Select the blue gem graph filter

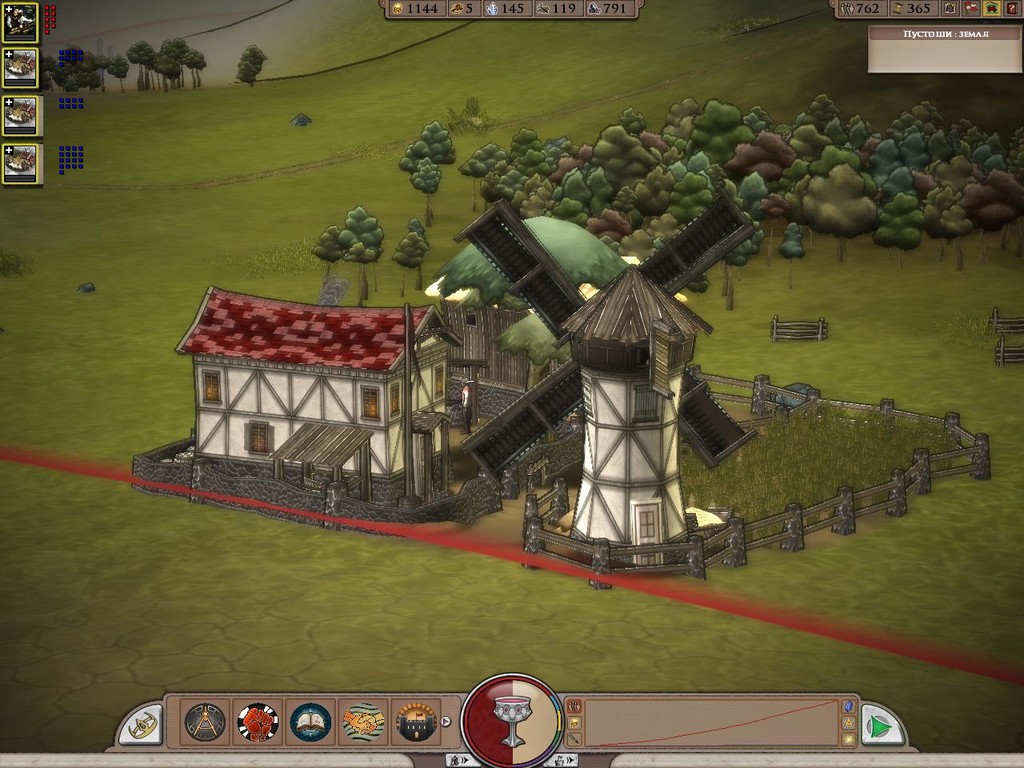click(848, 705)
